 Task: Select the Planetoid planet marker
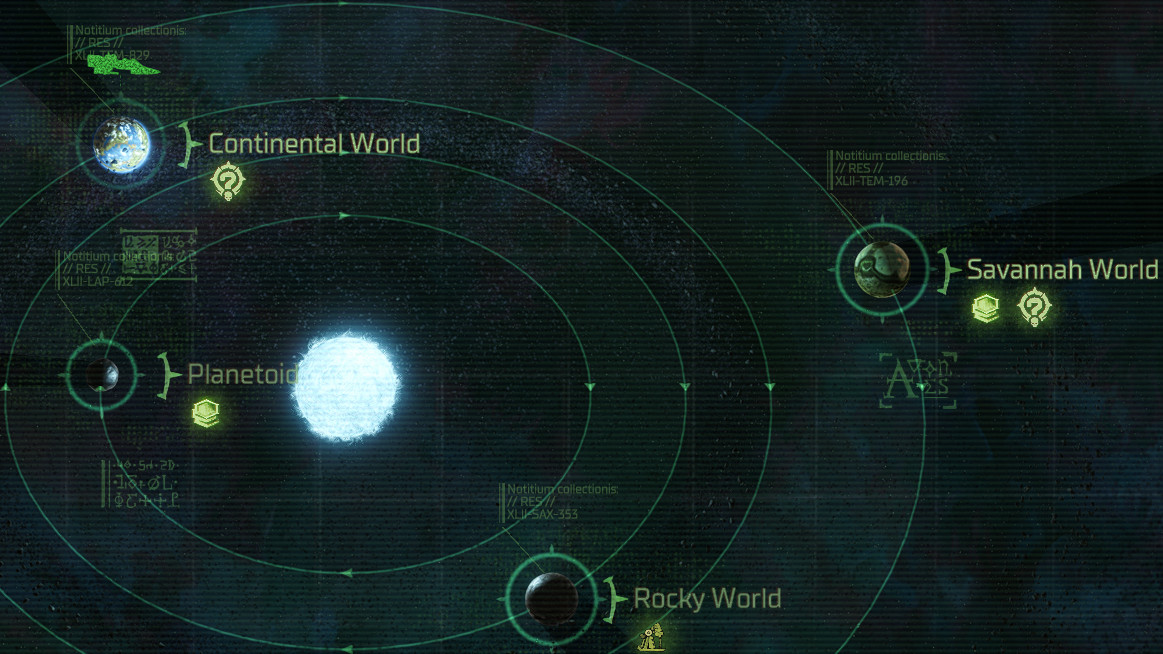click(x=100, y=375)
